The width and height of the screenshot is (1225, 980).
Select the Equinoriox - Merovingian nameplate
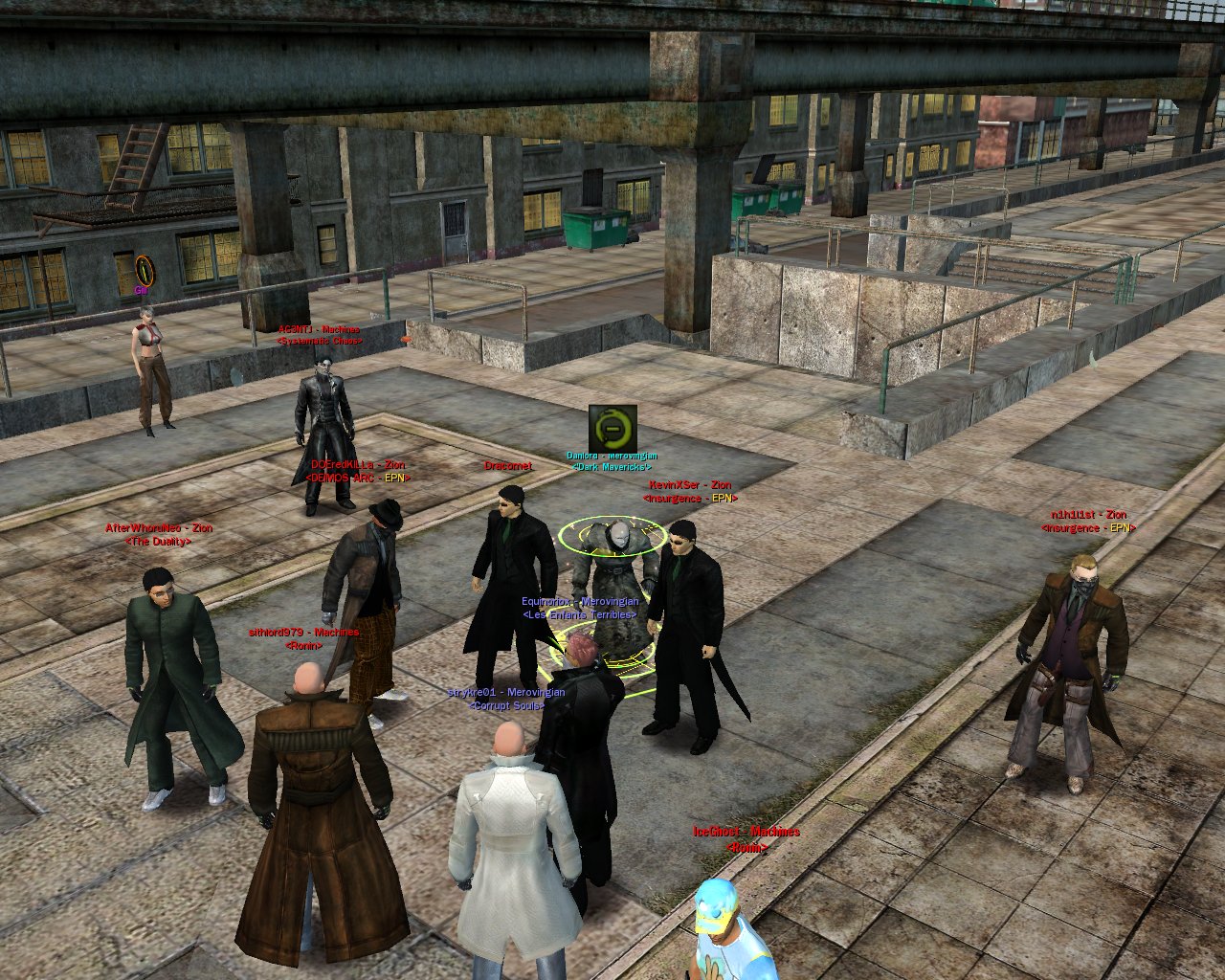[x=580, y=602]
